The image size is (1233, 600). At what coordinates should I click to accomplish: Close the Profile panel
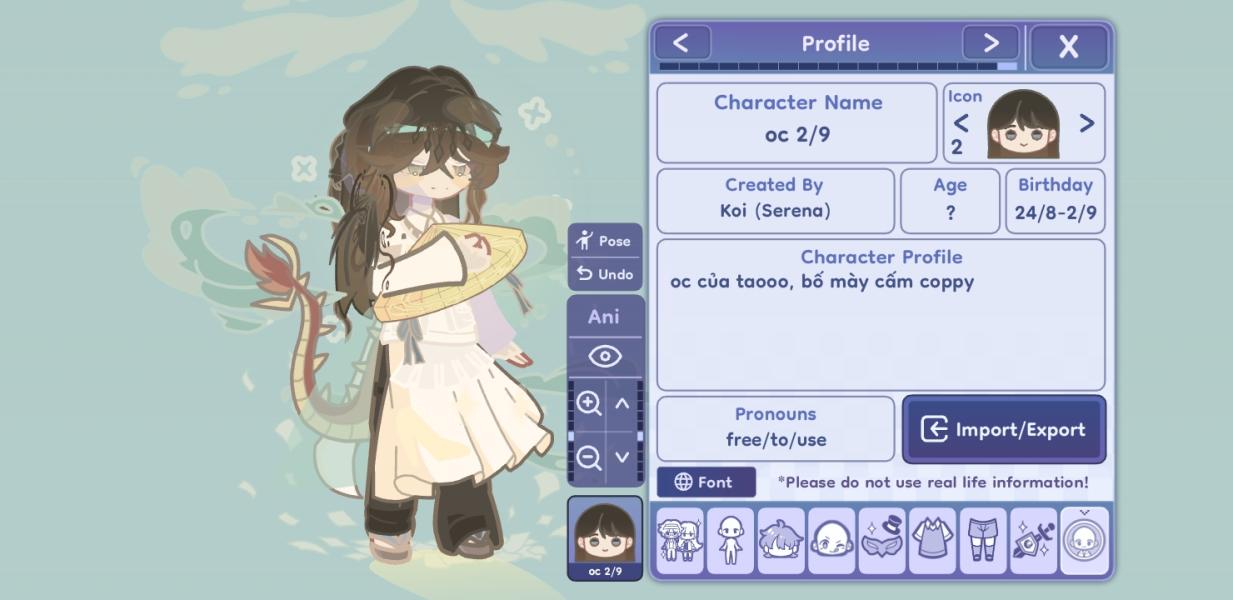coord(1068,46)
